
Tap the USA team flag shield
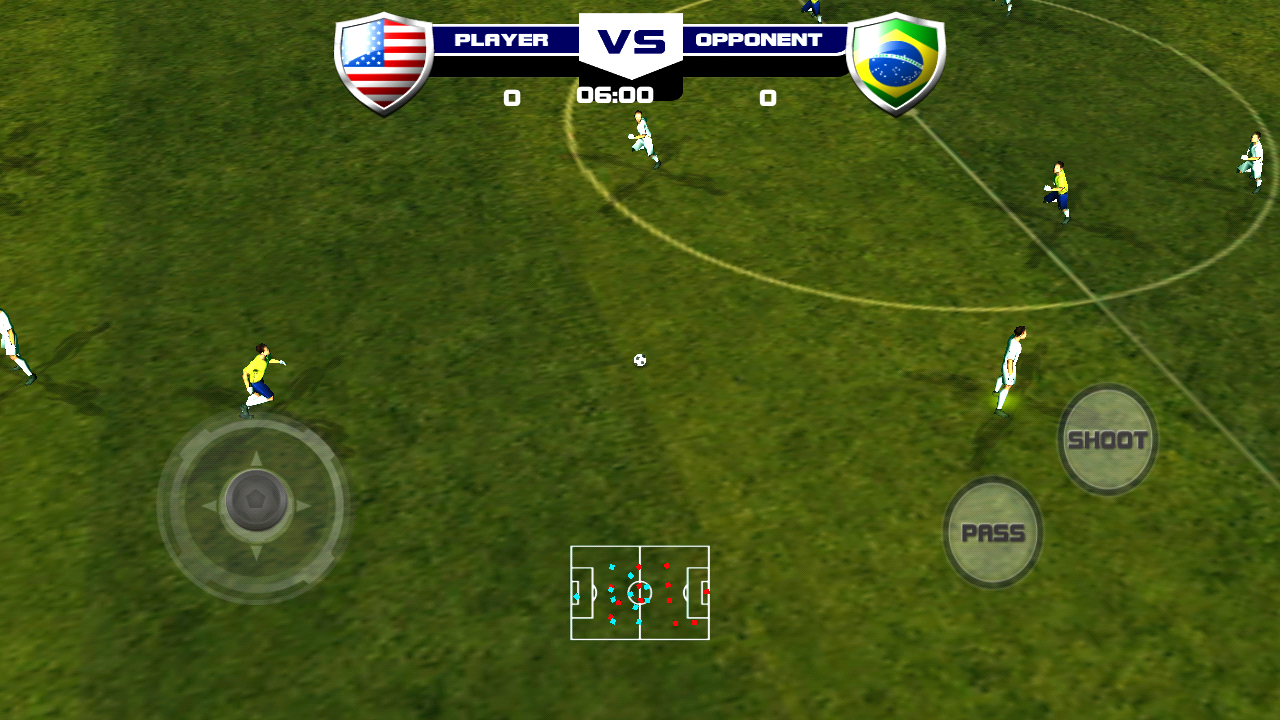pos(385,58)
